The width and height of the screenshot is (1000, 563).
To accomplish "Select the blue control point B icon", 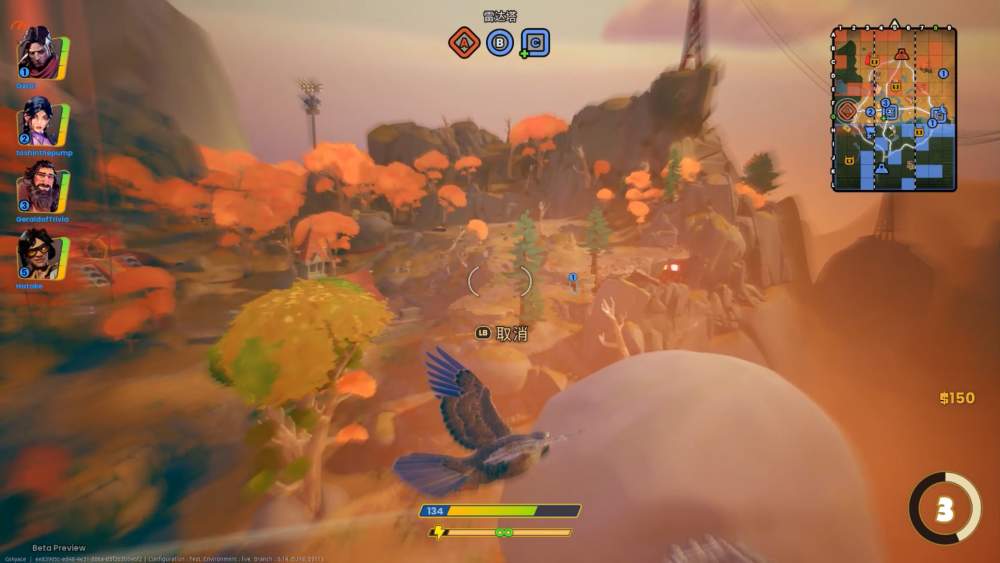I will click(x=499, y=42).
